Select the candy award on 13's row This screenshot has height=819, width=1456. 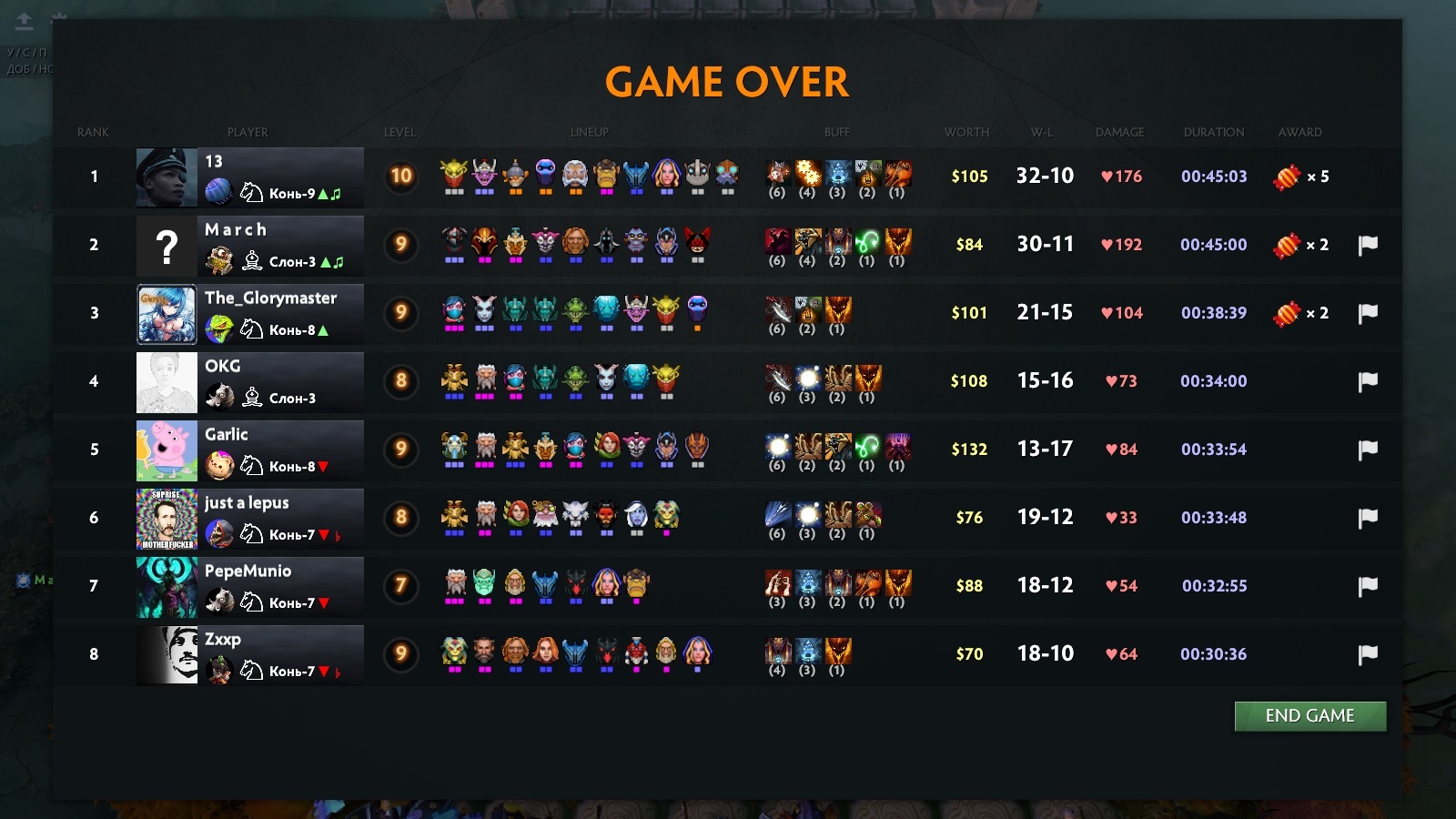coord(1287,177)
